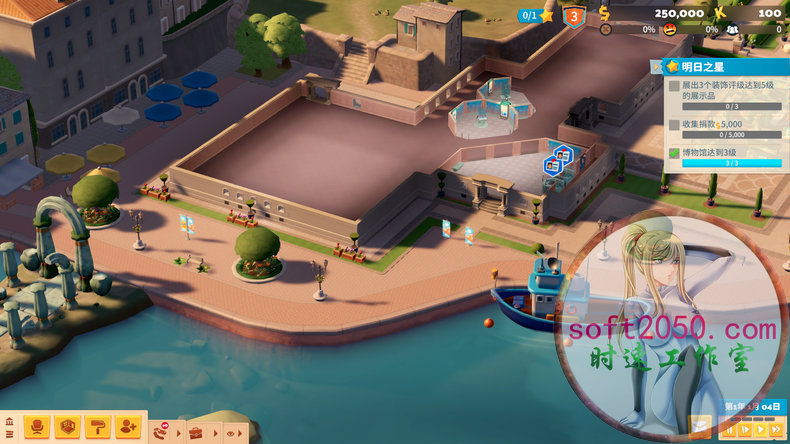This screenshot has width=790, height=444.
Task: Open the 0/1 star rating indicator
Action: coord(538,15)
